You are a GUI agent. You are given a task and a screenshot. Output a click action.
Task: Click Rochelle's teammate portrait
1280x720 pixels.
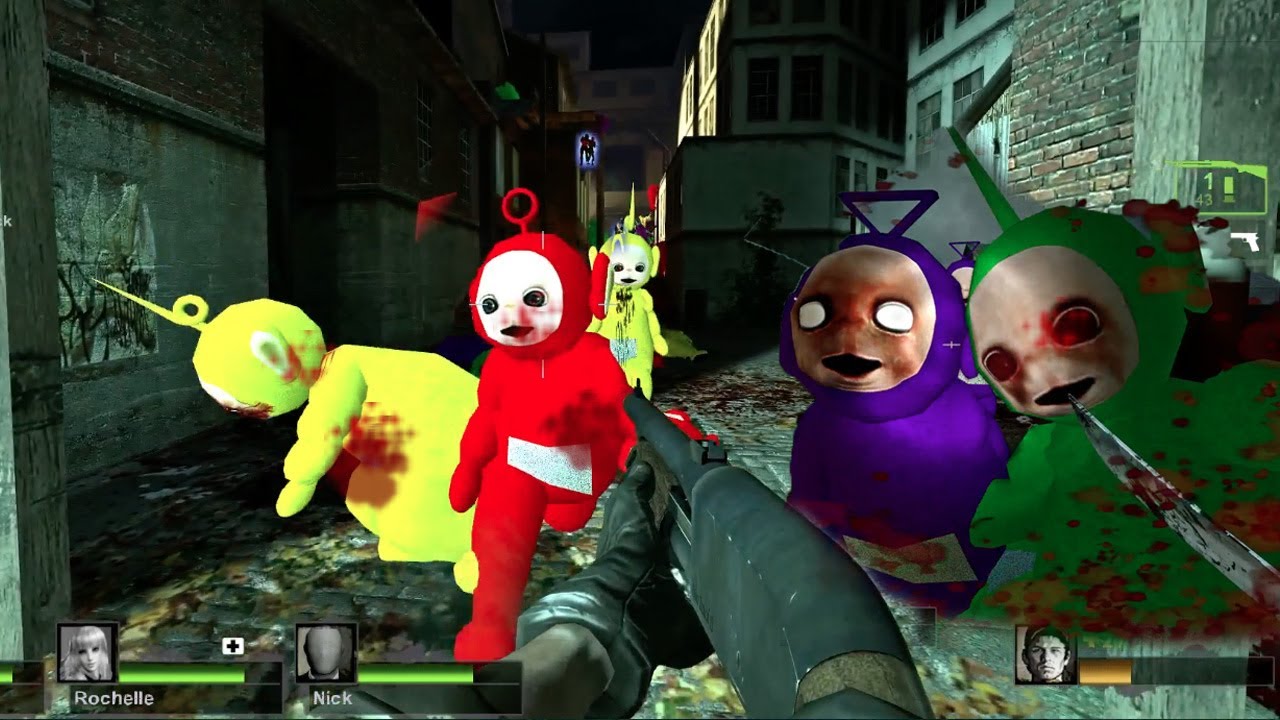88,653
